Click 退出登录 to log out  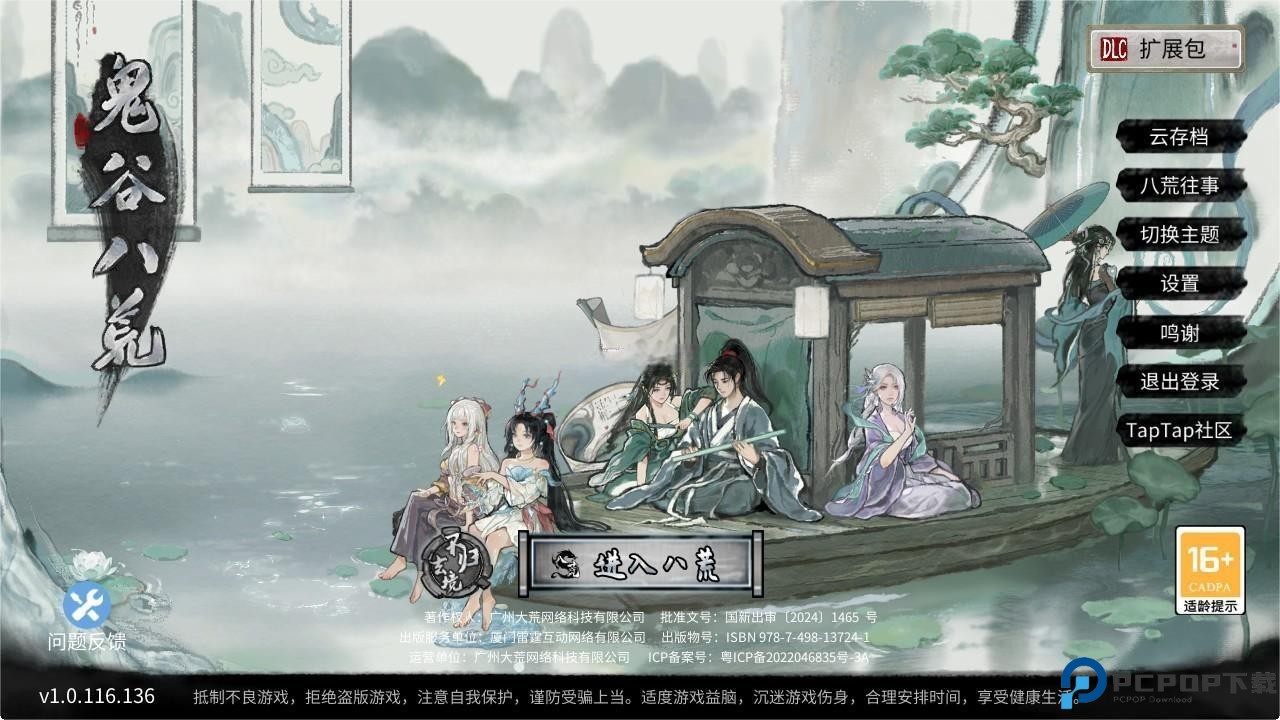click(x=1178, y=382)
